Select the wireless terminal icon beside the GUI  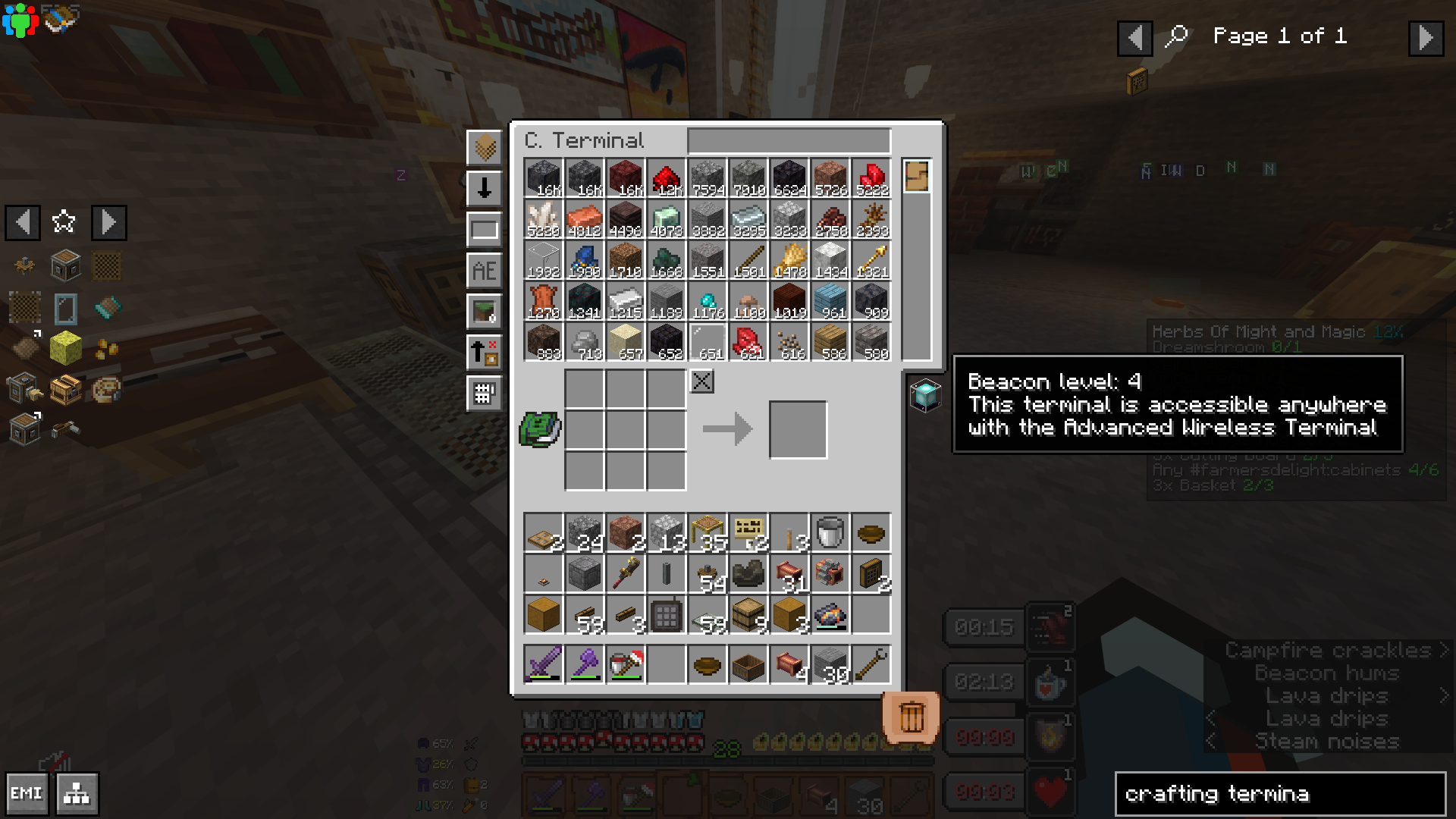click(924, 394)
